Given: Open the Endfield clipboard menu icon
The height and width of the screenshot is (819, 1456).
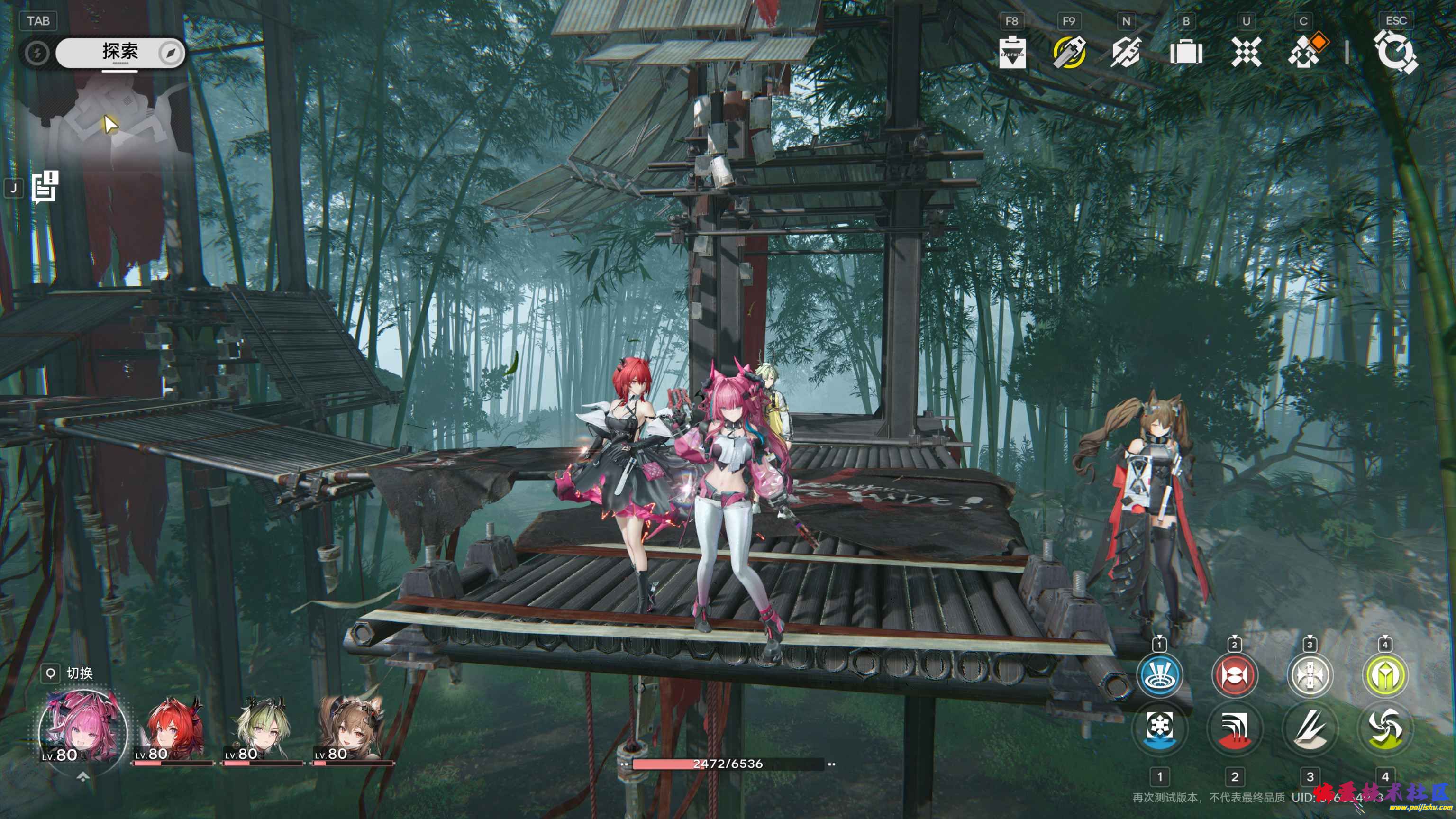Looking at the screenshot, I should point(1012,53).
